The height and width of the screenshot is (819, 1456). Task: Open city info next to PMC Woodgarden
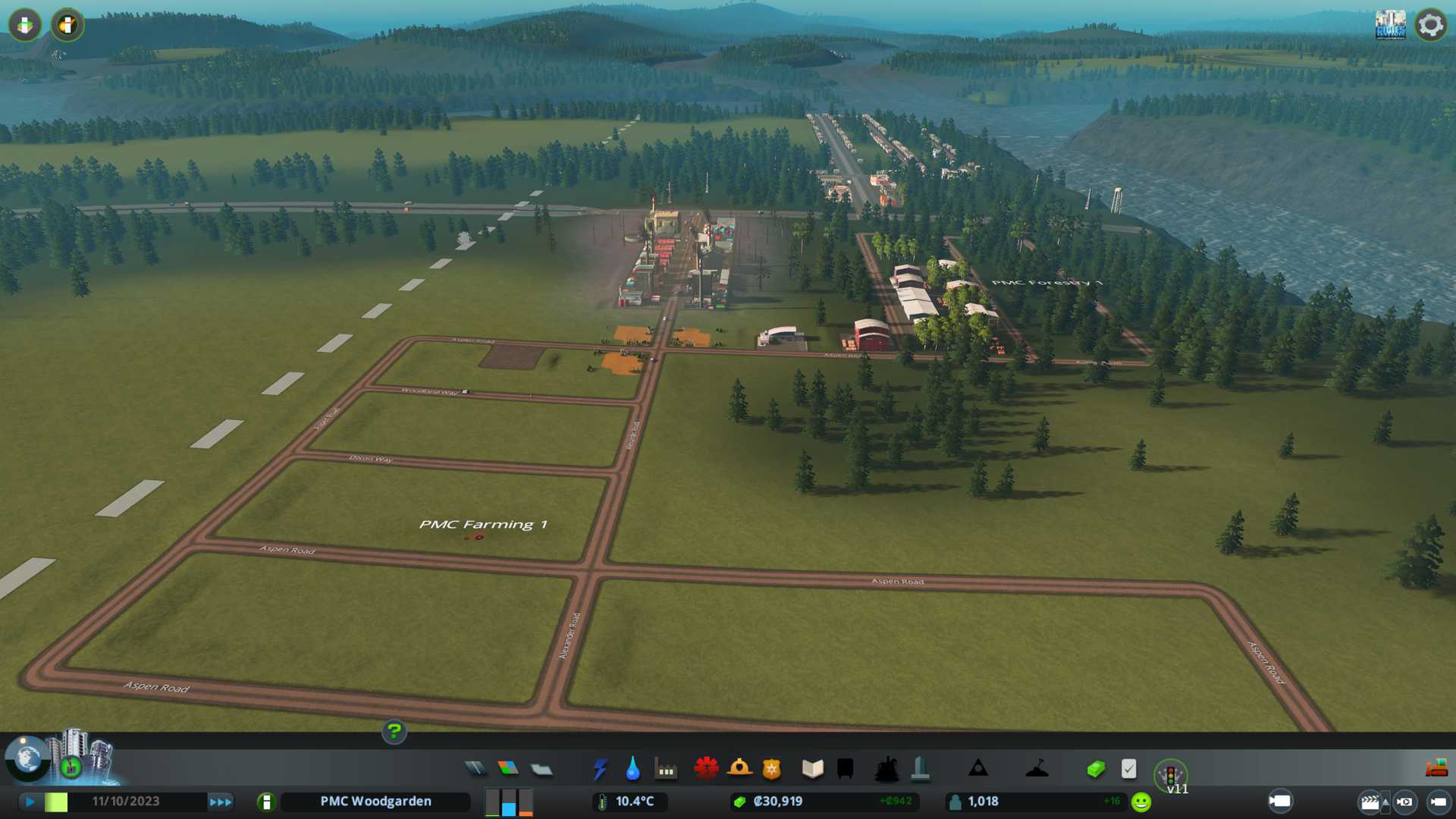pyautogui.click(x=266, y=802)
